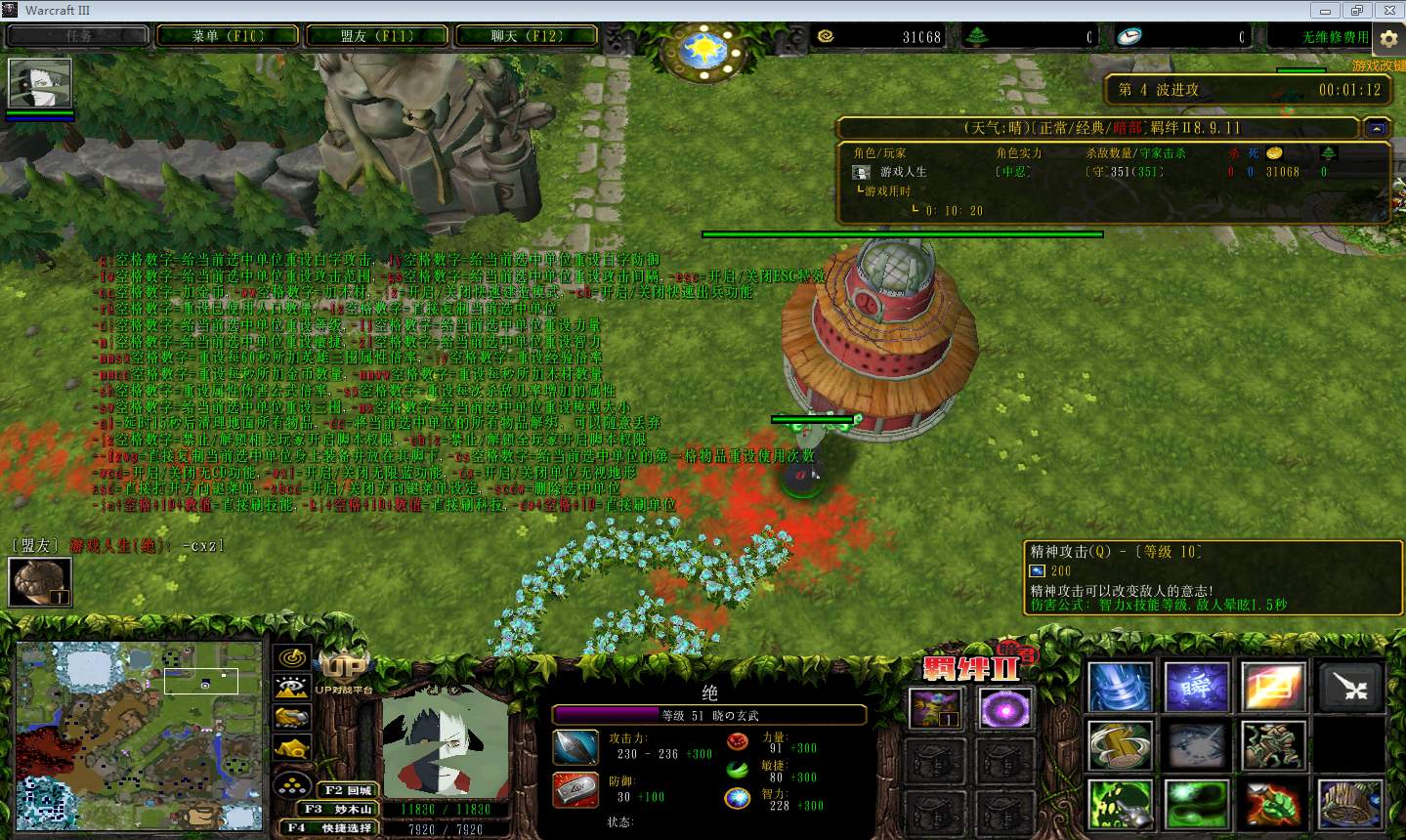The width and height of the screenshot is (1406, 840).
Task: Activate the wooden log substitution ability
Action: (1120, 745)
